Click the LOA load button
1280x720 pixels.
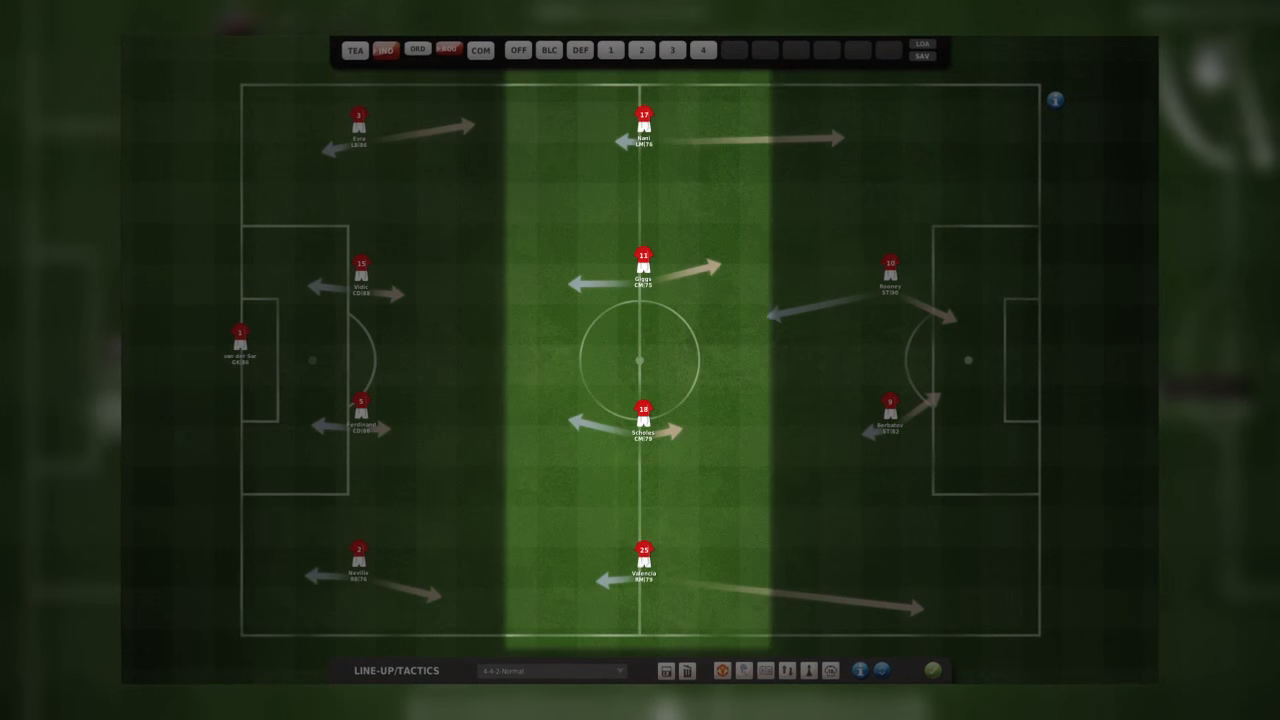921,44
